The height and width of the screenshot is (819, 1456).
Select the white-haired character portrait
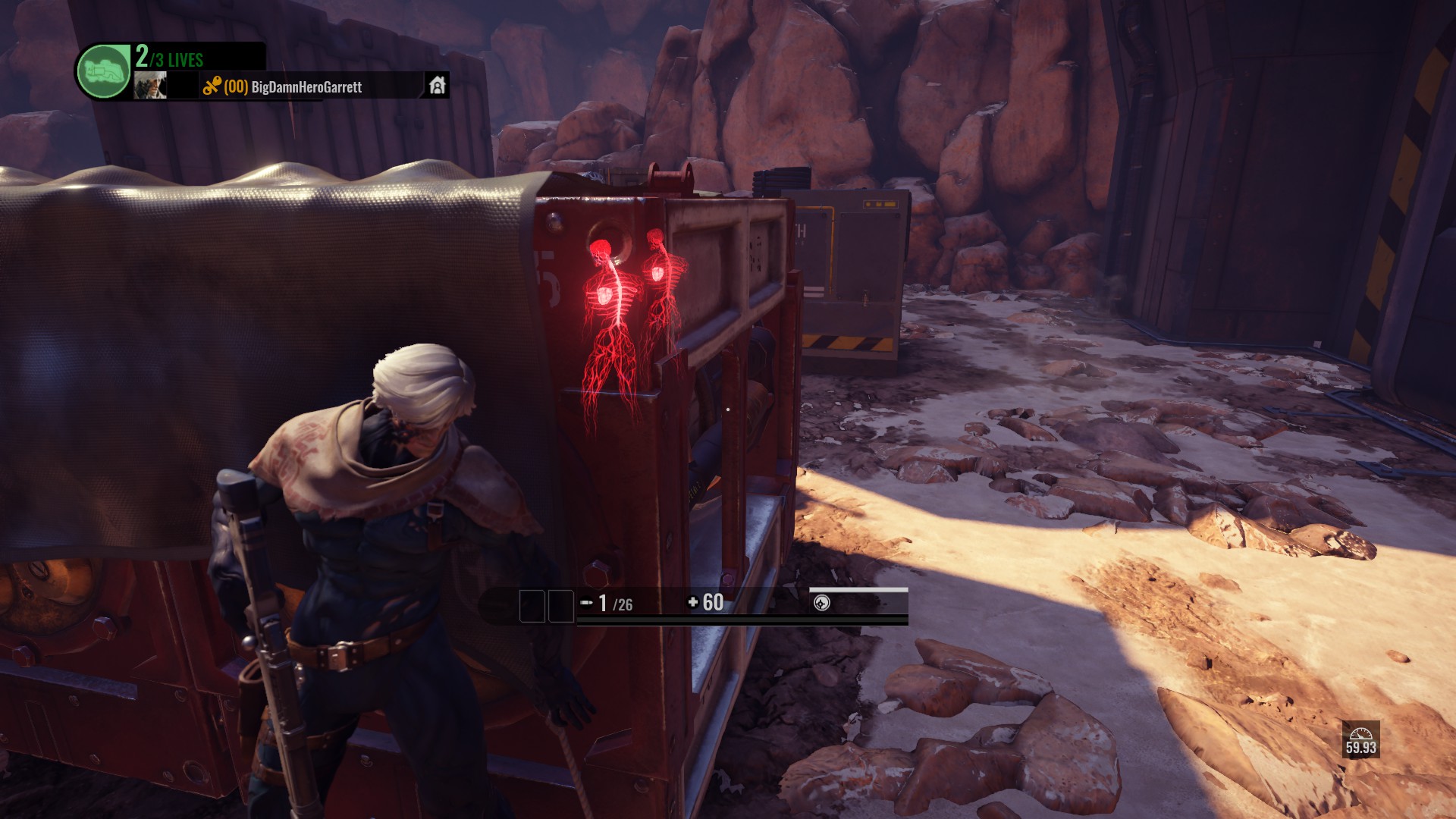pos(150,86)
